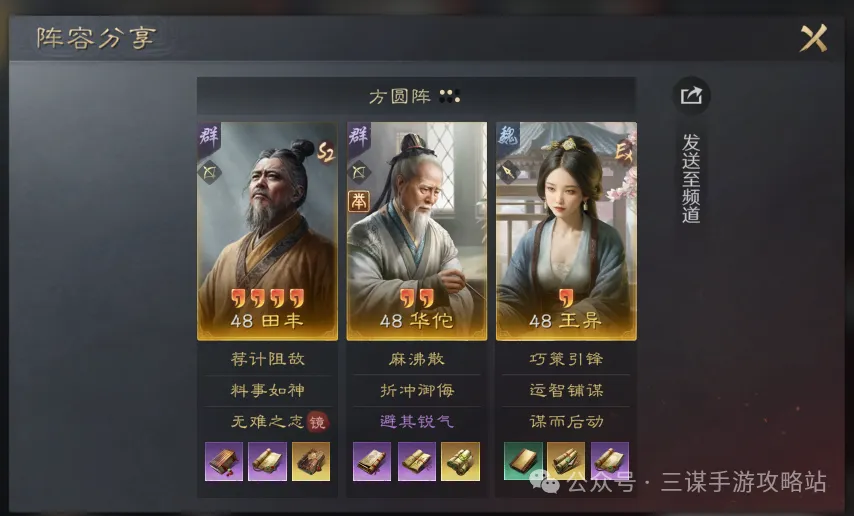This screenshot has width=854, height=516.
Task: Show the 运智铺谋 skill
Action: point(566,390)
